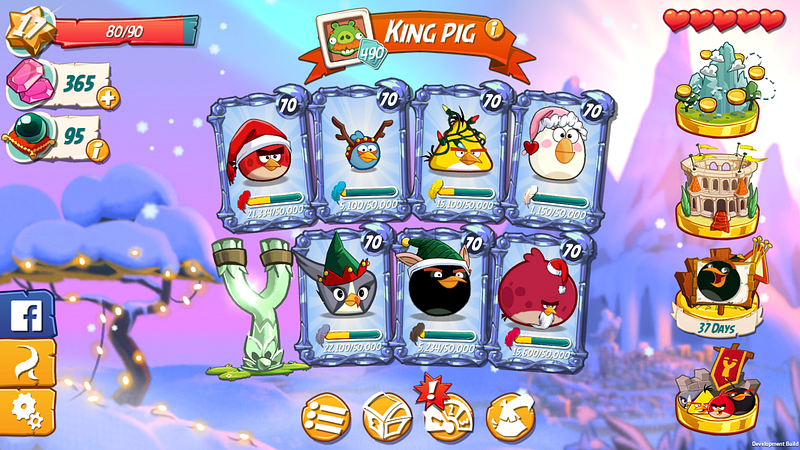The height and width of the screenshot is (450, 800).
Task: Open the hat shop button
Action: coord(509,414)
